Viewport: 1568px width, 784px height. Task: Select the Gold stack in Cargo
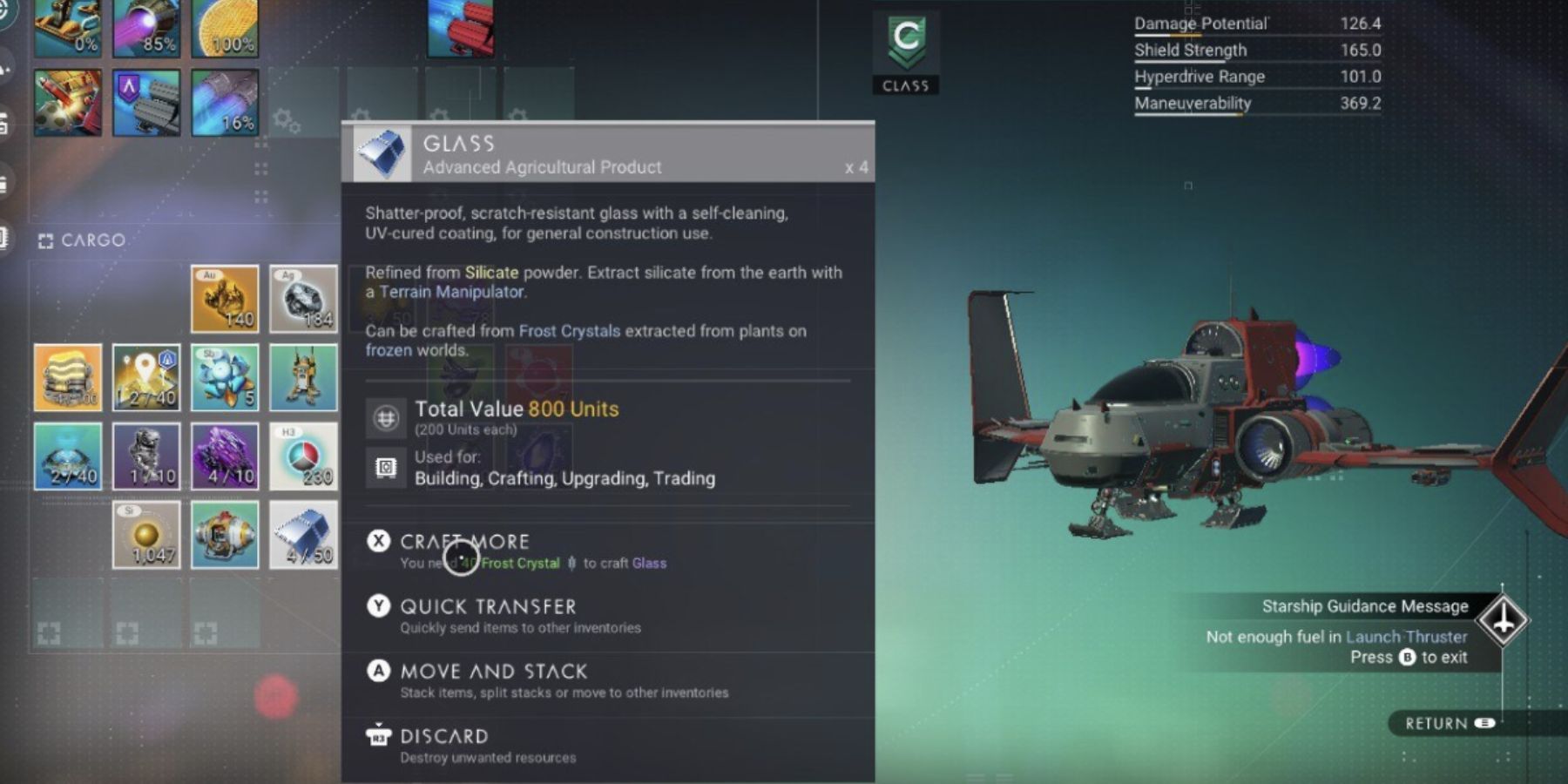224,299
